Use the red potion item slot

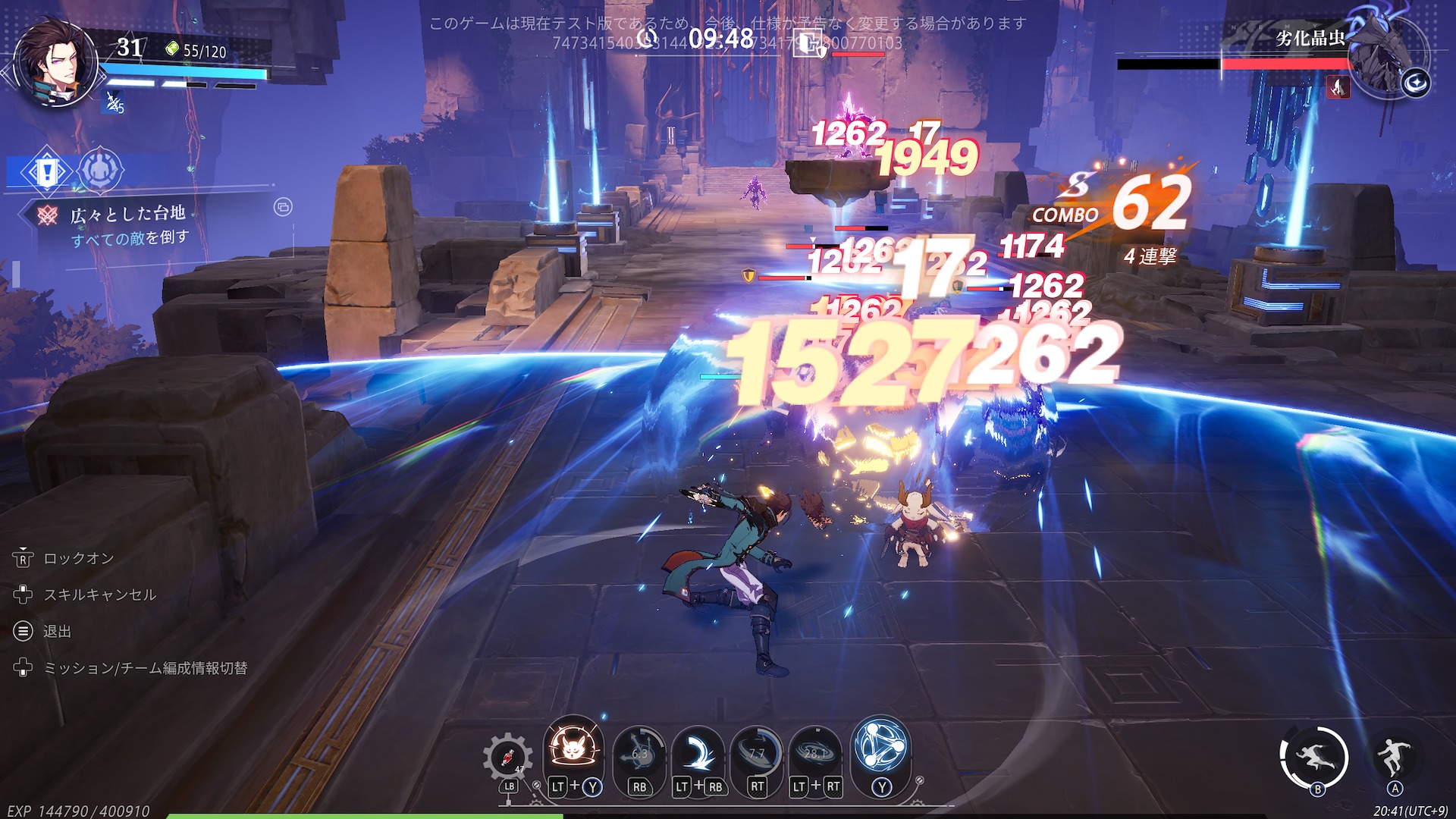(x=507, y=757)
